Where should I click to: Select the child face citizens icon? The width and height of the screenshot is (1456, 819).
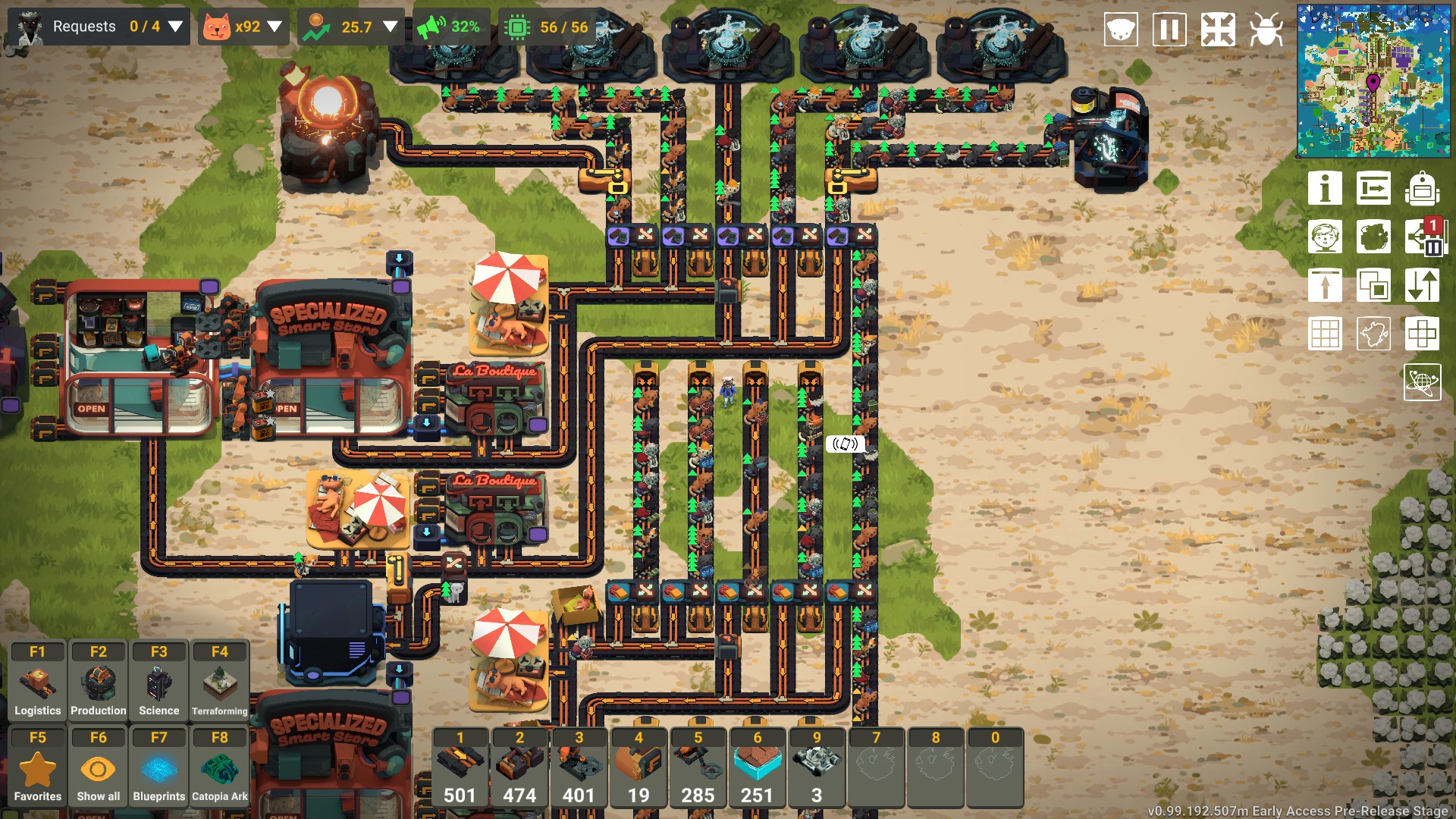pos(1326,237)
